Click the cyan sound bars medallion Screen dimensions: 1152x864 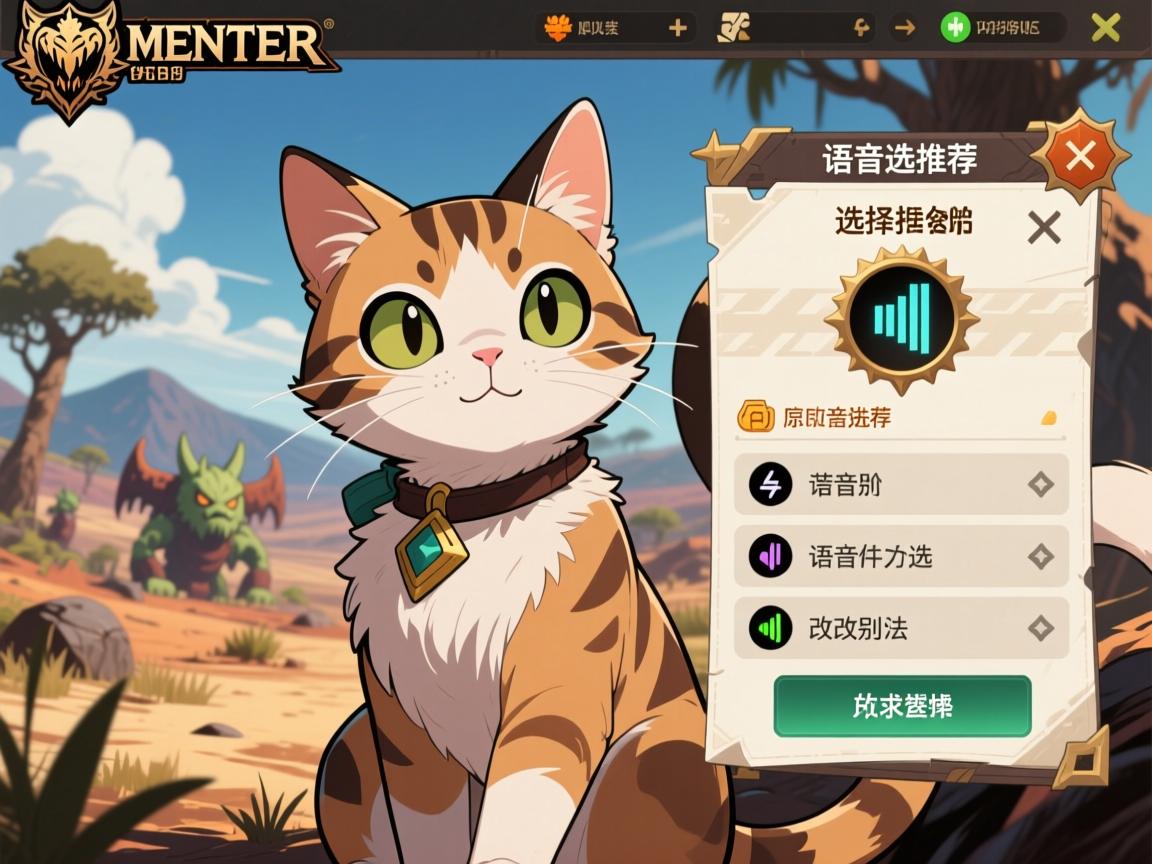click(x=902, y=319)
